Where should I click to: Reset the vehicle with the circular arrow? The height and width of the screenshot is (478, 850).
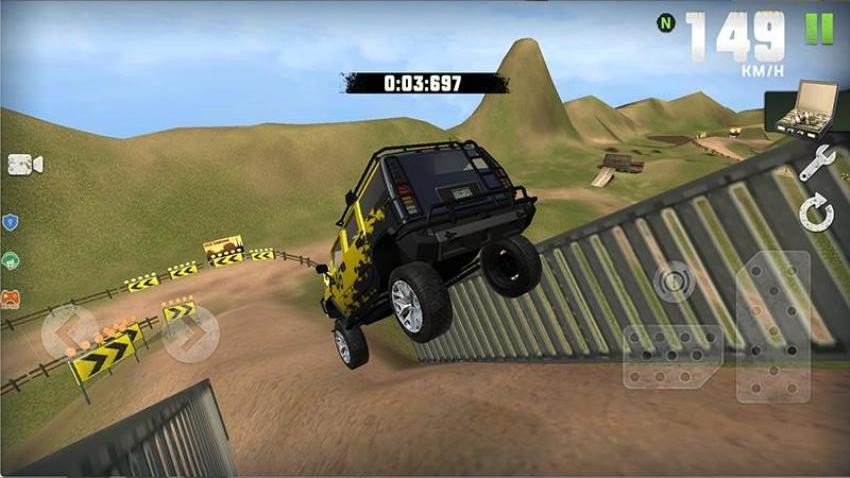coord(817,213)
